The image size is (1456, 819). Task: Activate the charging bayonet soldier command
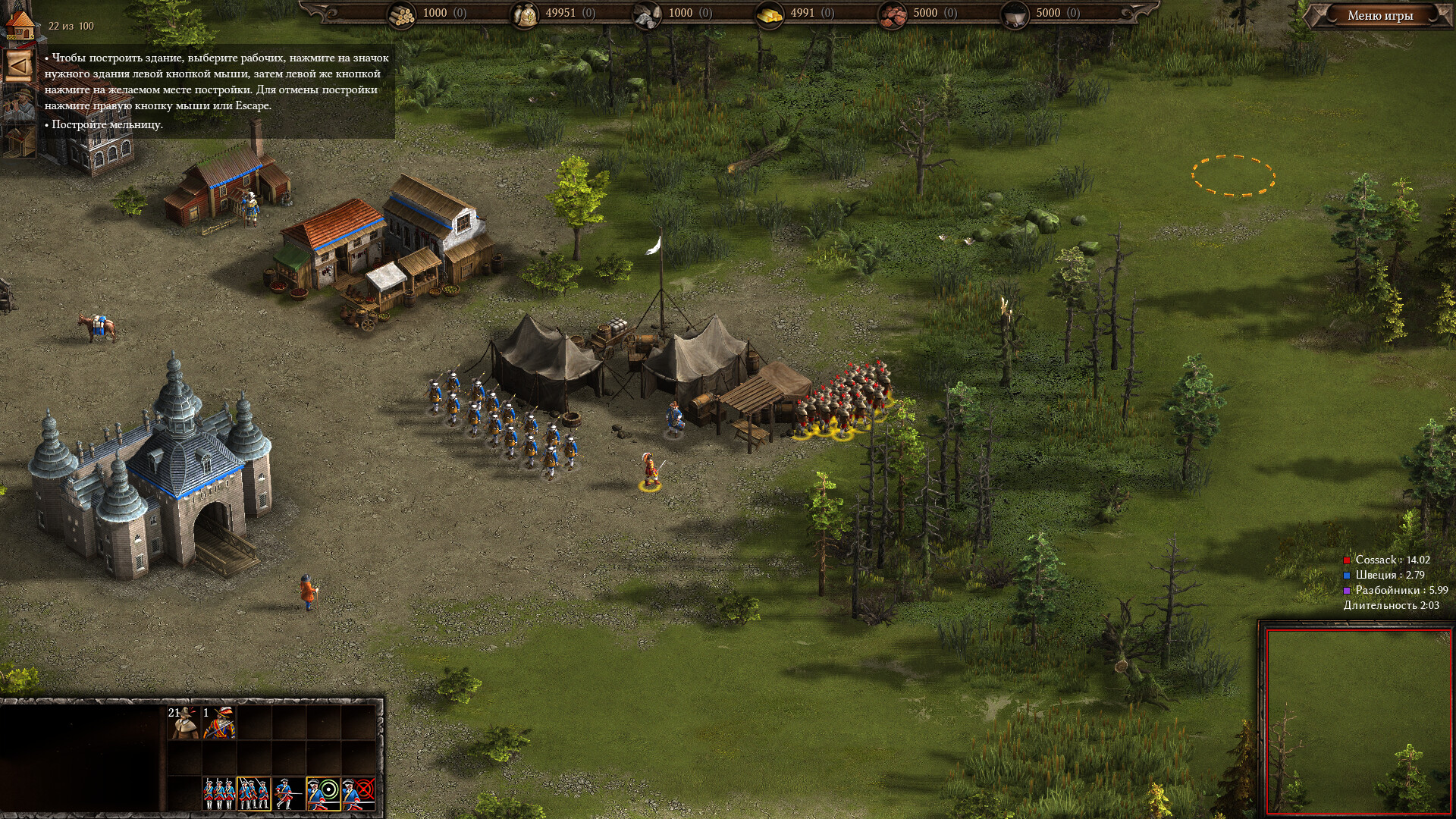[x=288, y=793]
